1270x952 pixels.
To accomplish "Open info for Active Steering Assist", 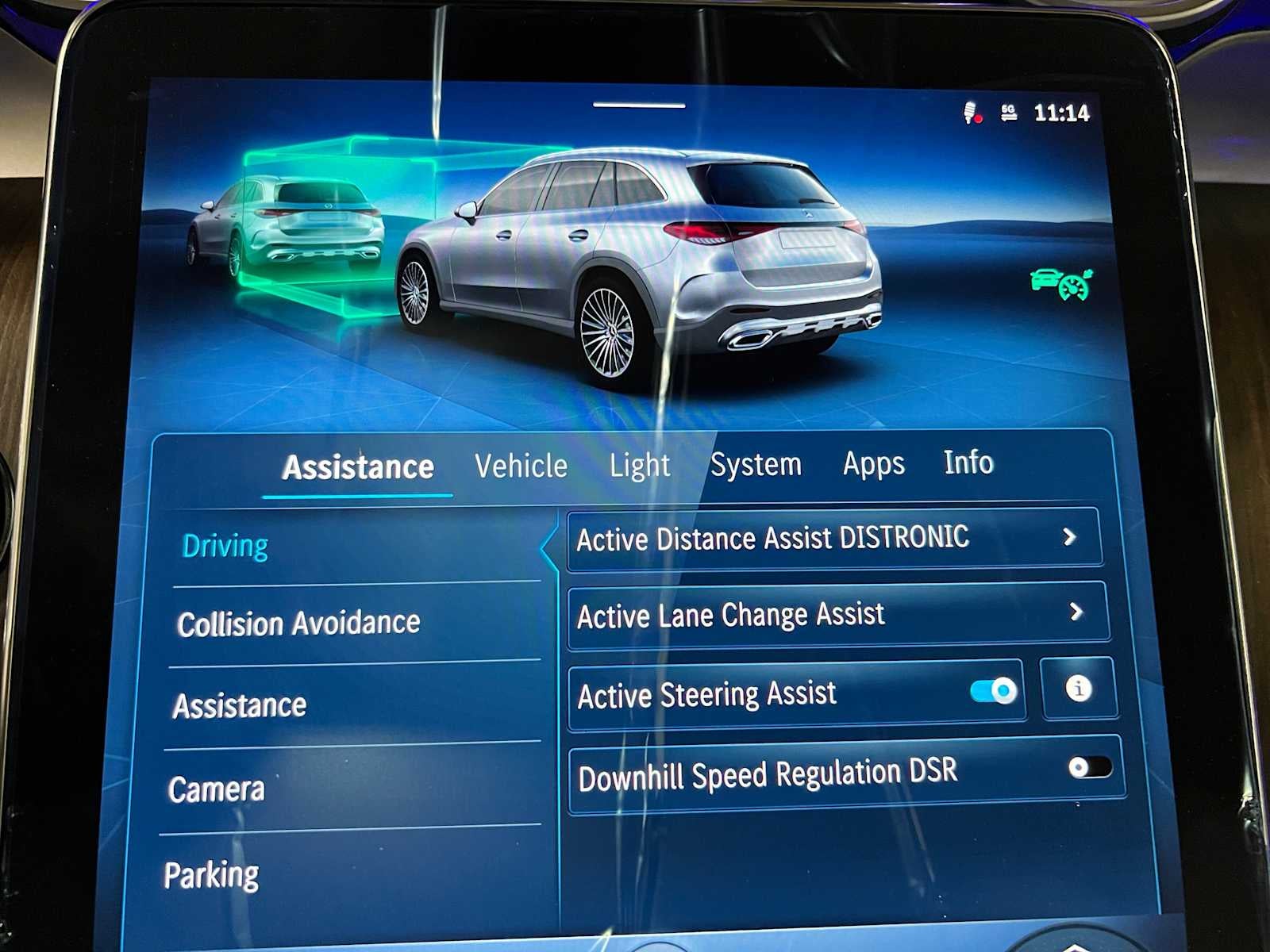I will (1079, 690).
